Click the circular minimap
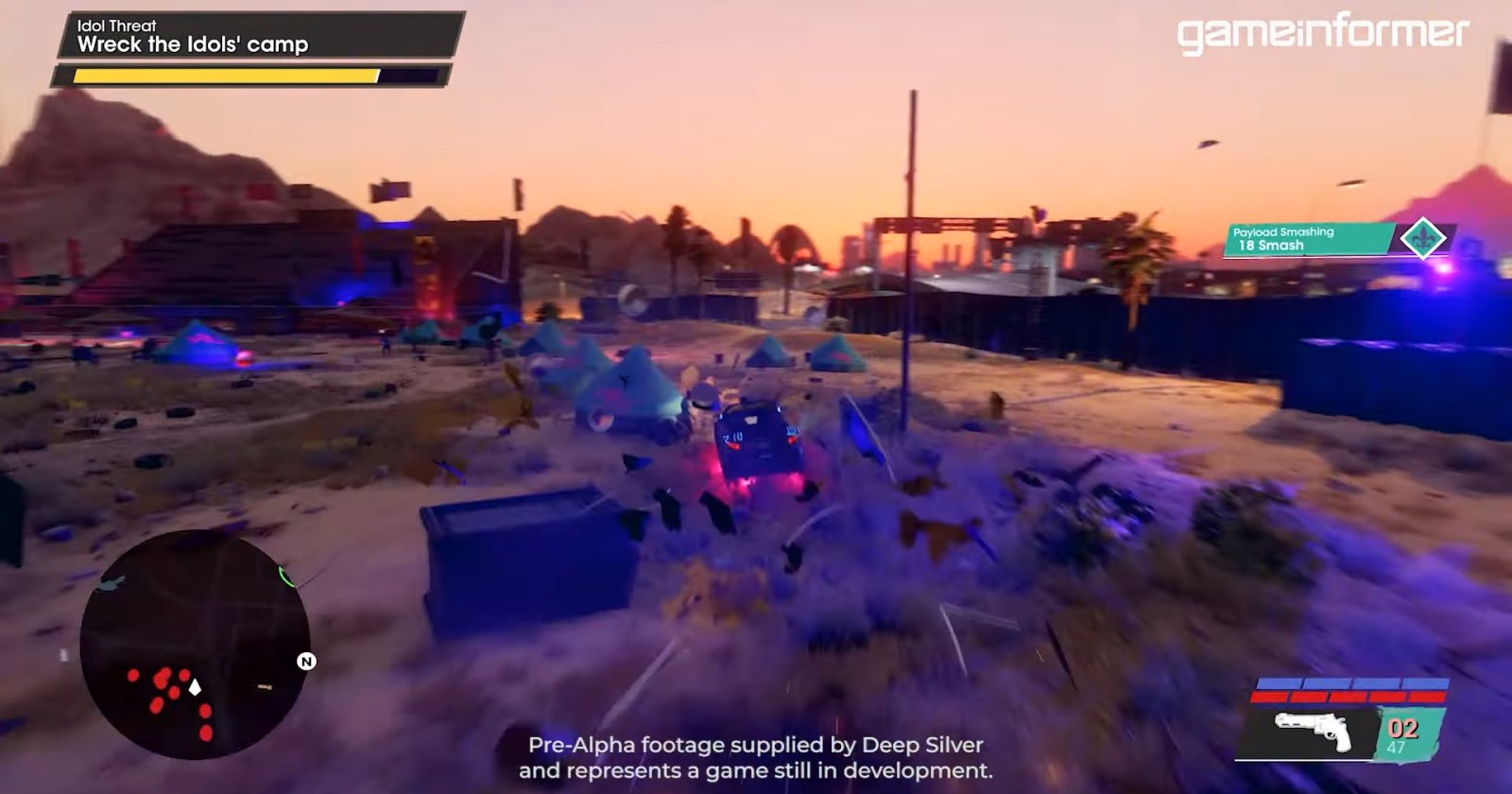Image resolution: width=1512 pixels, height=794 pixels. pyautogui.click(x=194, y=646)
